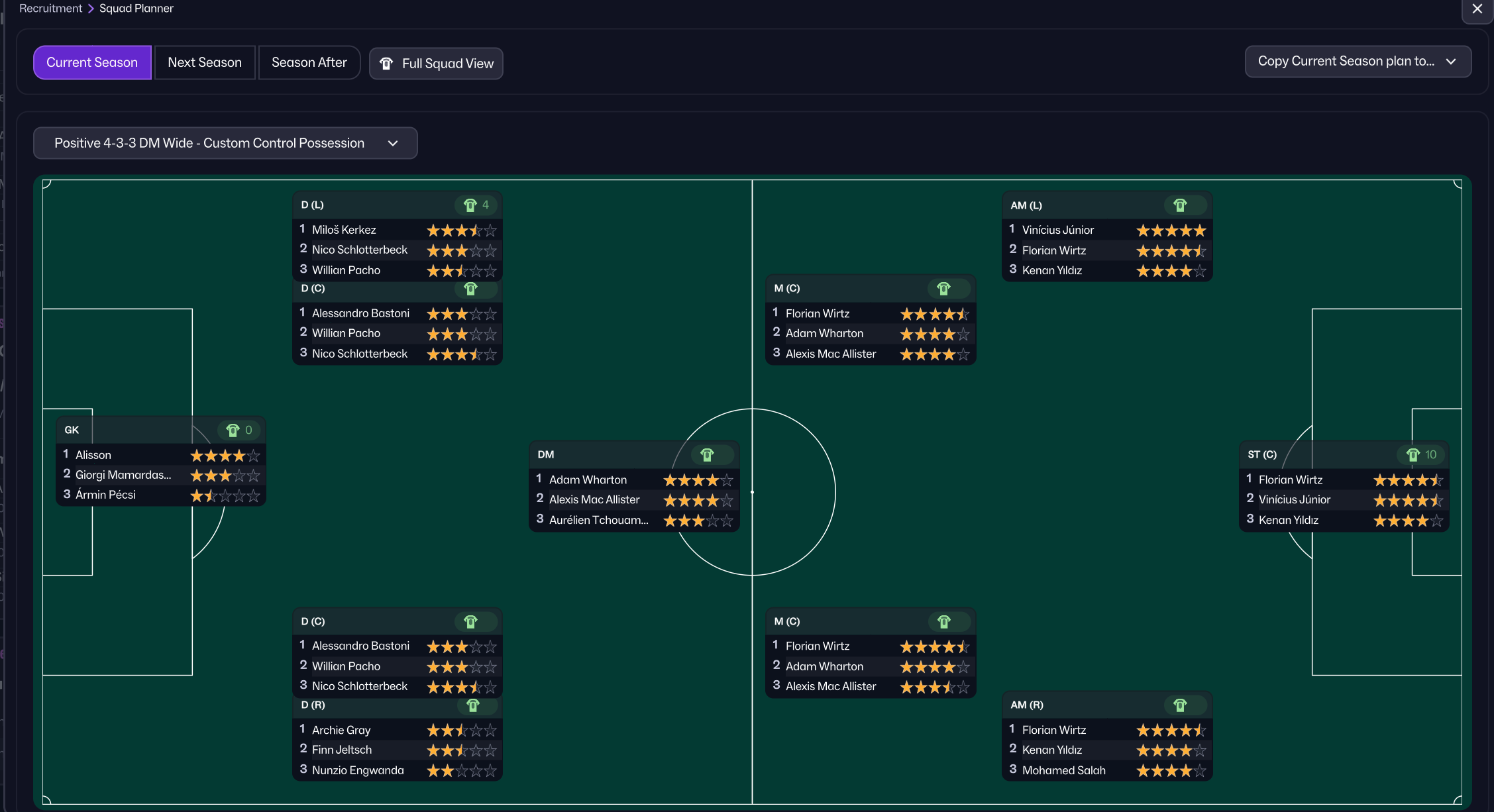This screenshot has width=1494, height=812.
Task: Select Mohamed Salah in the AM (R) list
Action: pyautogui.click(x=1063, y=770)
